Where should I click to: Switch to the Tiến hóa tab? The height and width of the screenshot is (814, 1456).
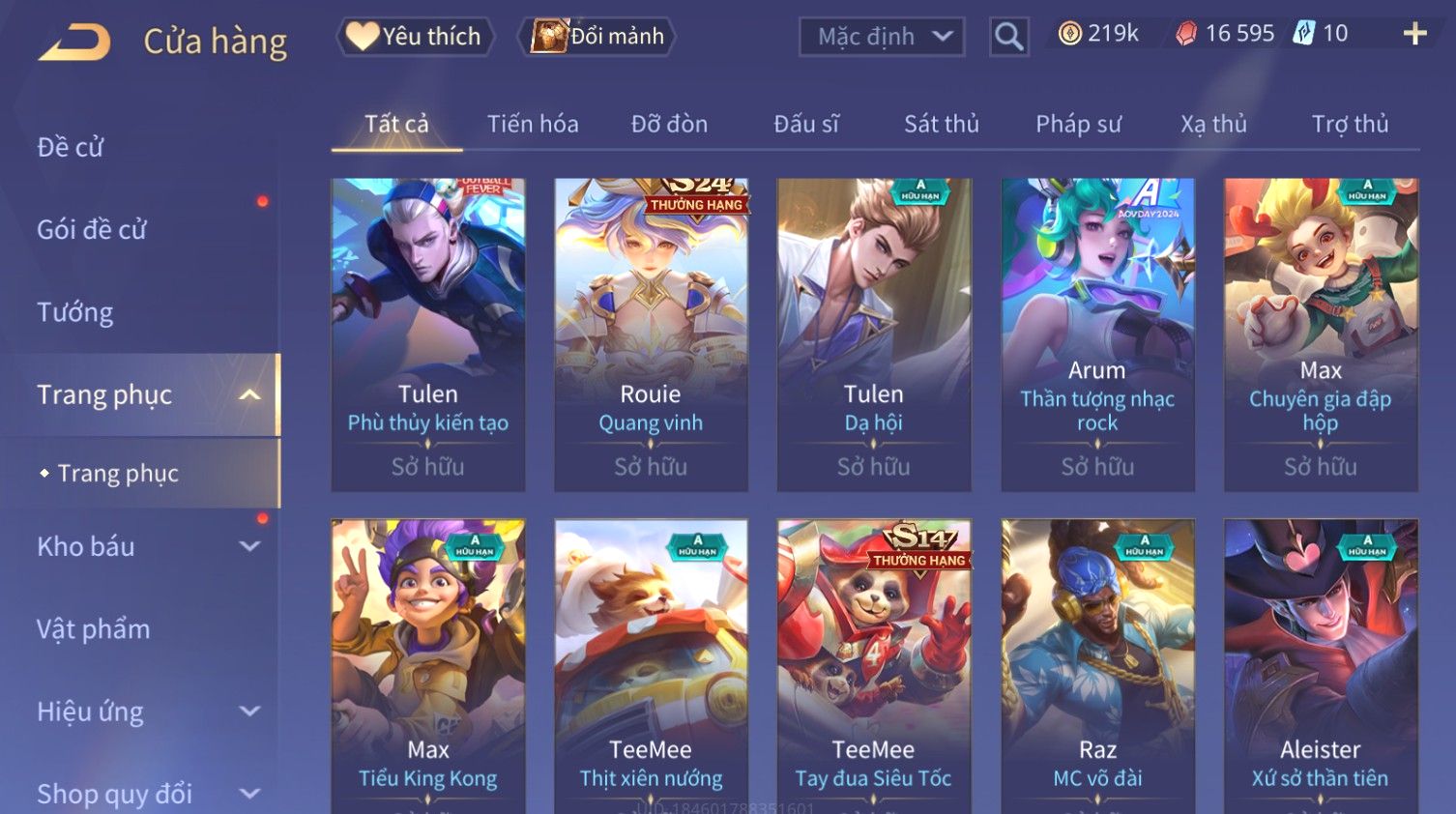(533, 124)
